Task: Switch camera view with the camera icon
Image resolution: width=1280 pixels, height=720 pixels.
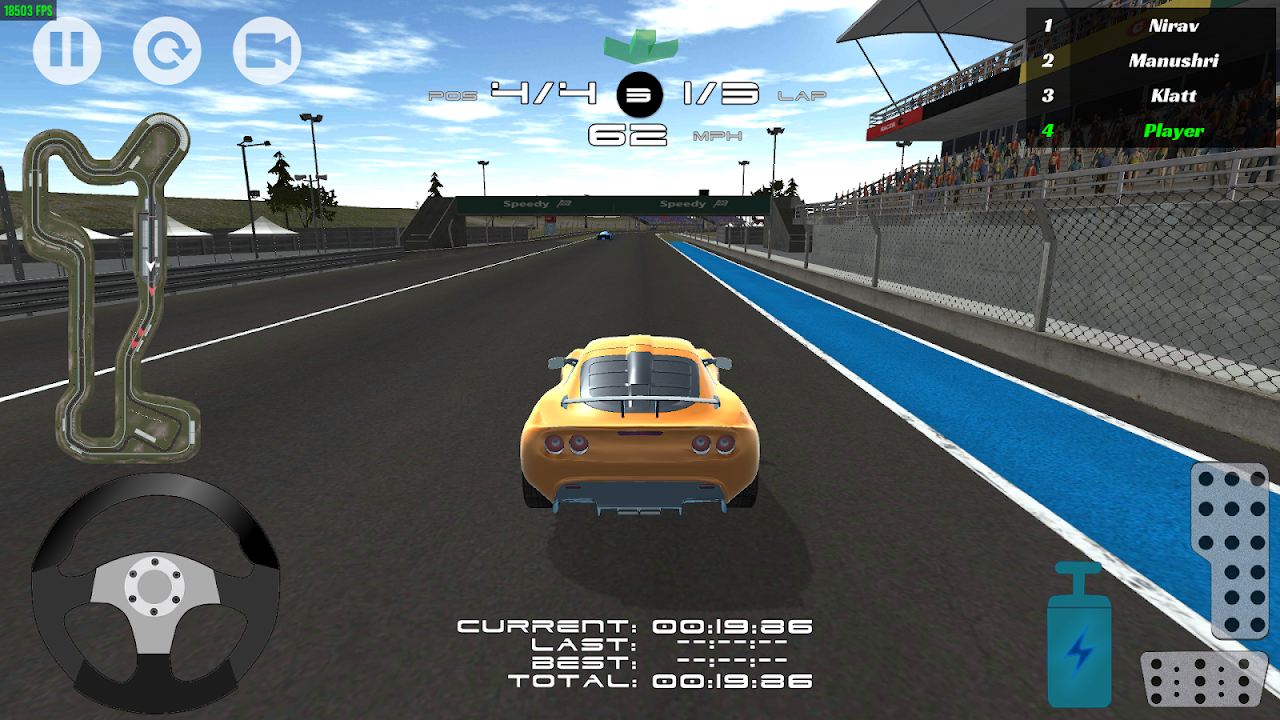Action: tap(267, 50)
